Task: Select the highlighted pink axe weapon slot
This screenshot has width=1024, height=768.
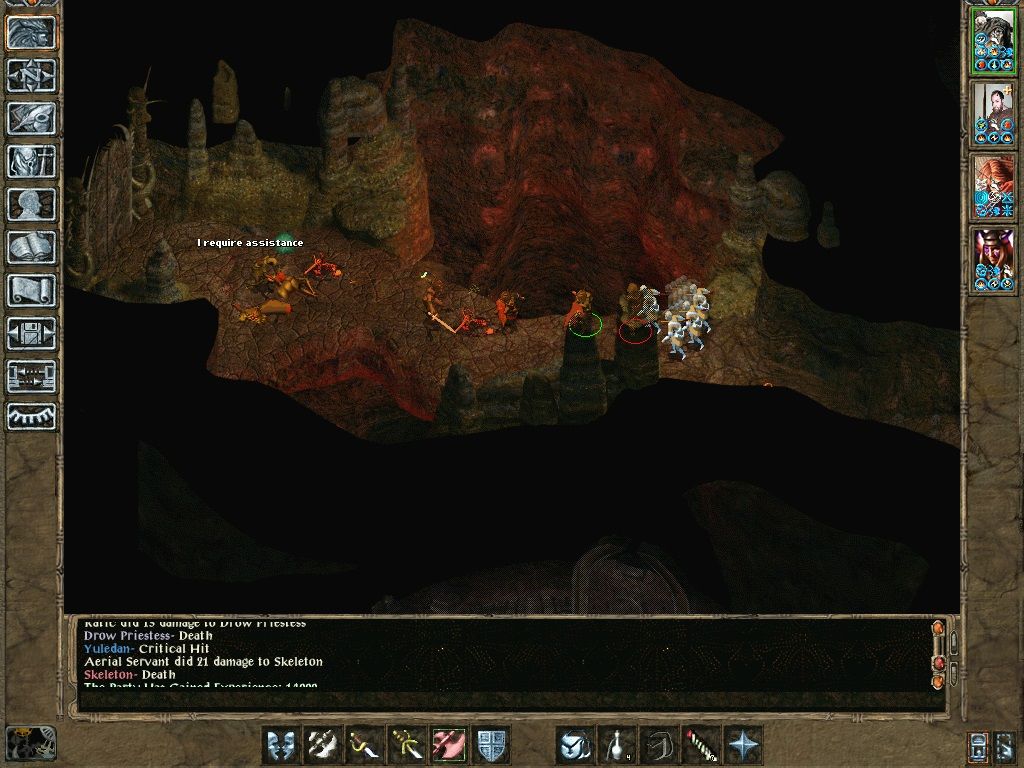Action: (450, 745)
